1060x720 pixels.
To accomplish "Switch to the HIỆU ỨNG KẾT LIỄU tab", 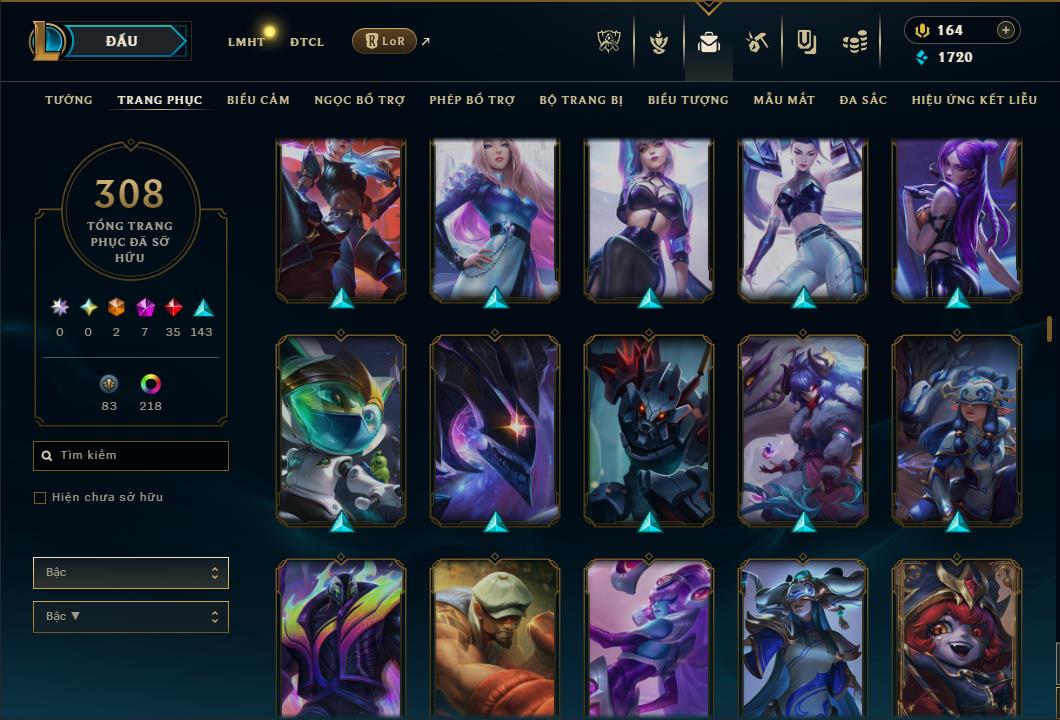I will click(974, 100).
